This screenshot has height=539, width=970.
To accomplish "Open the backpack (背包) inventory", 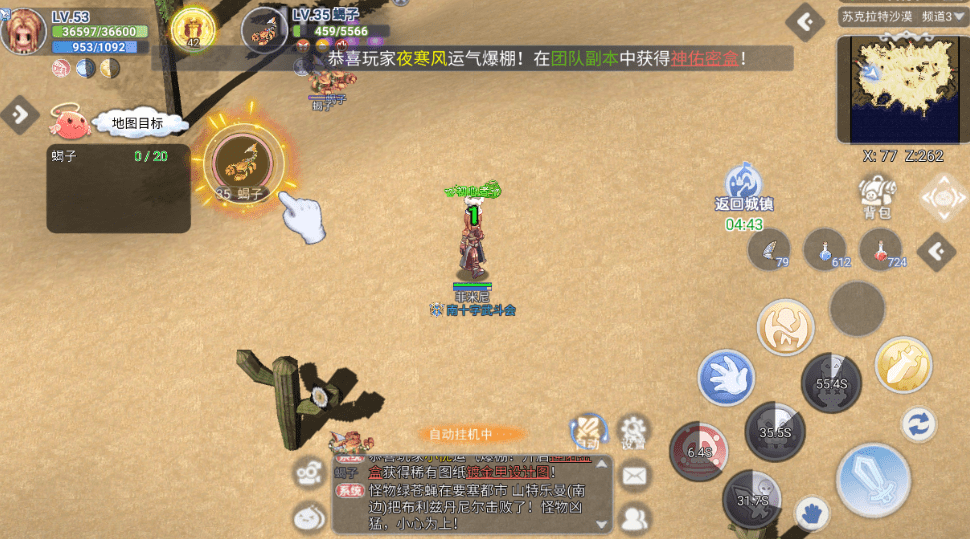I will [x=876, y=193].
